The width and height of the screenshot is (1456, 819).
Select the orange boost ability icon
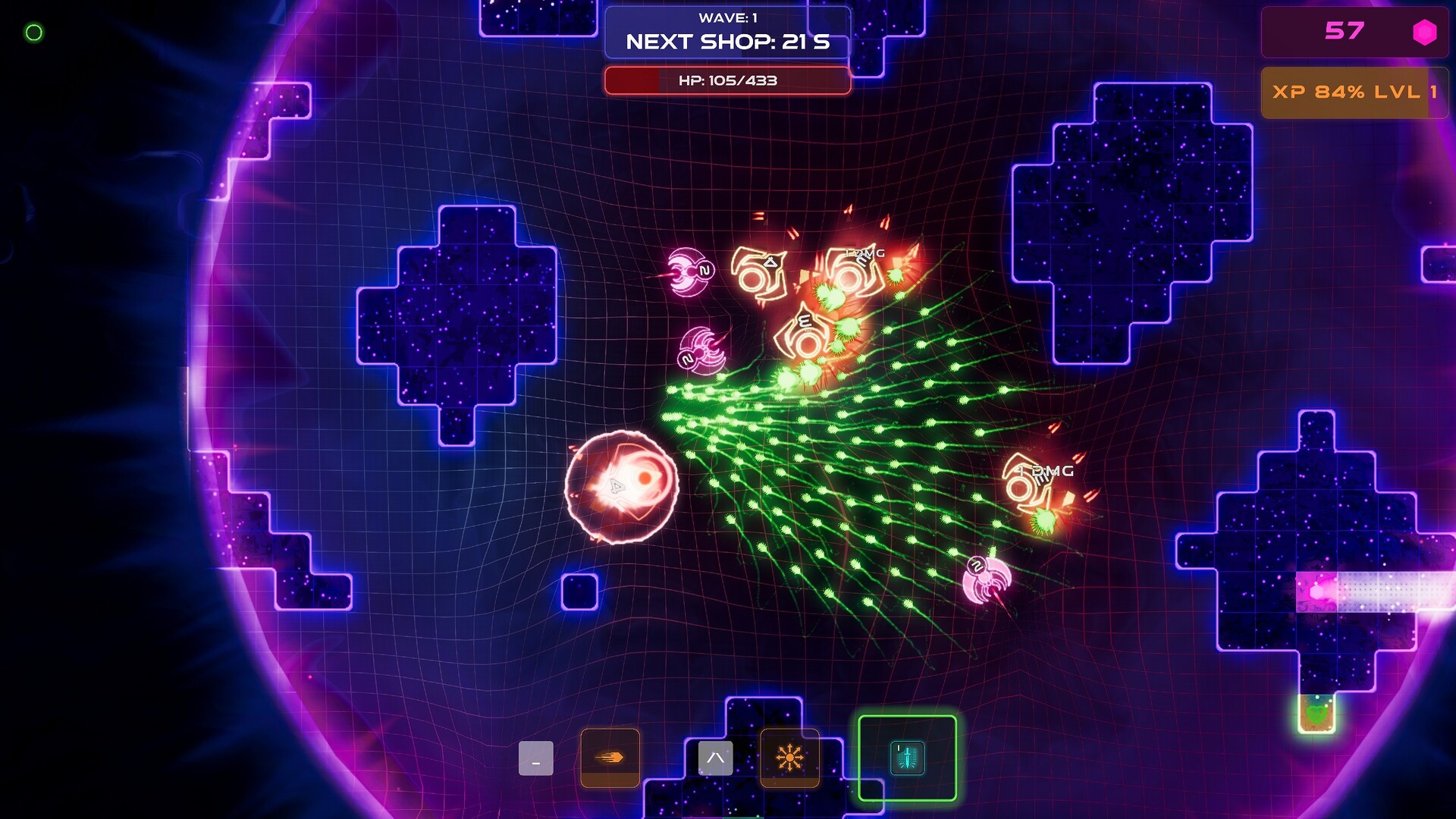pos(610,757)
